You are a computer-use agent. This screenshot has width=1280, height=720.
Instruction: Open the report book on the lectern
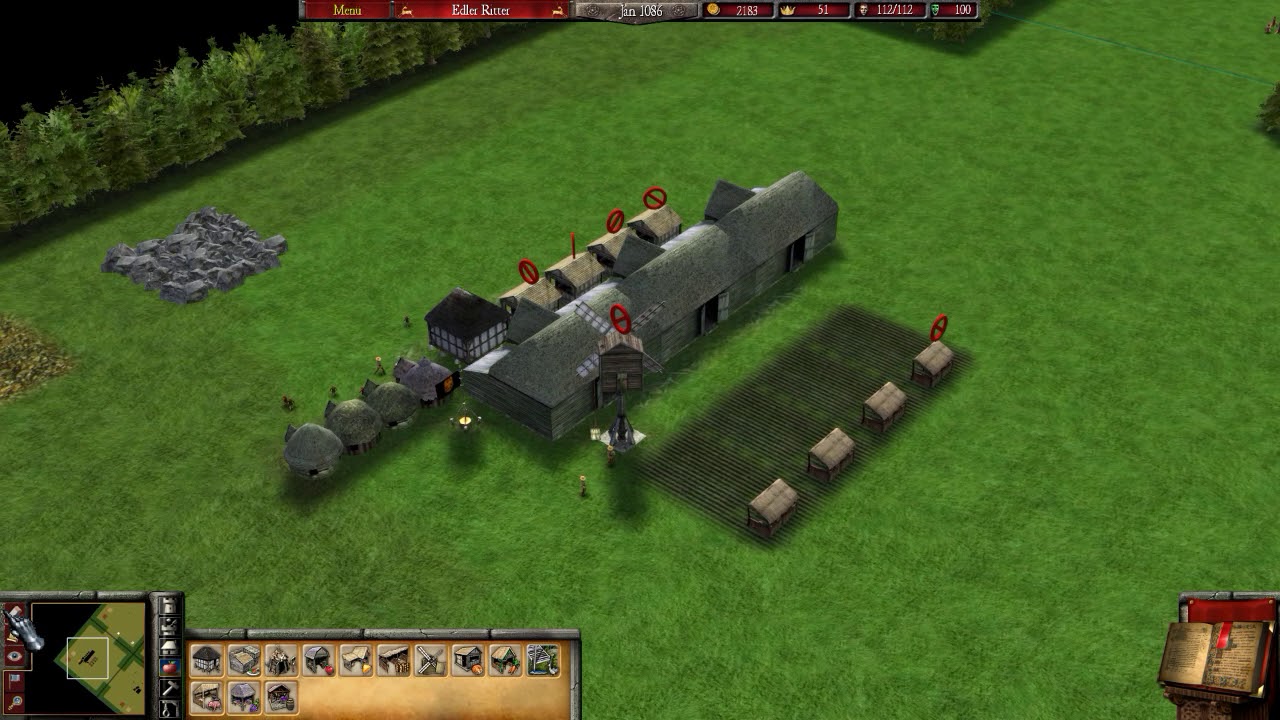click(1215, 652)
